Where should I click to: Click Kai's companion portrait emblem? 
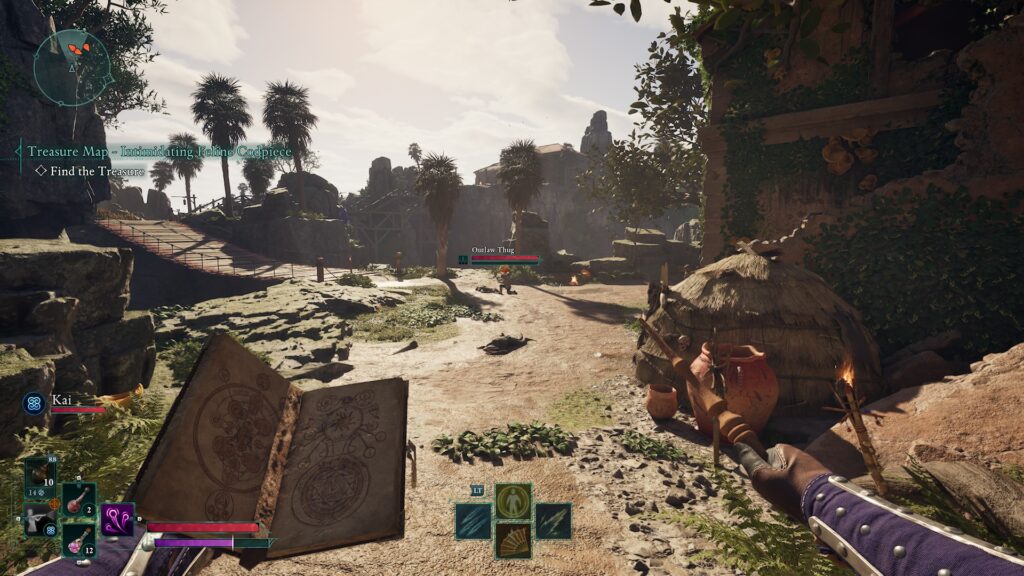[x=33, y=403]
